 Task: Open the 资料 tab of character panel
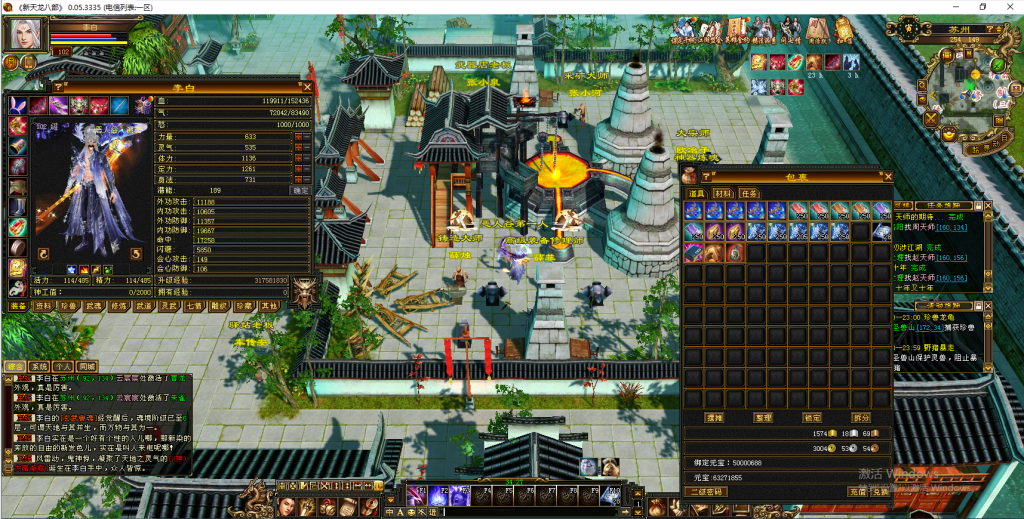pyautogui.click(x=45, y=305)
